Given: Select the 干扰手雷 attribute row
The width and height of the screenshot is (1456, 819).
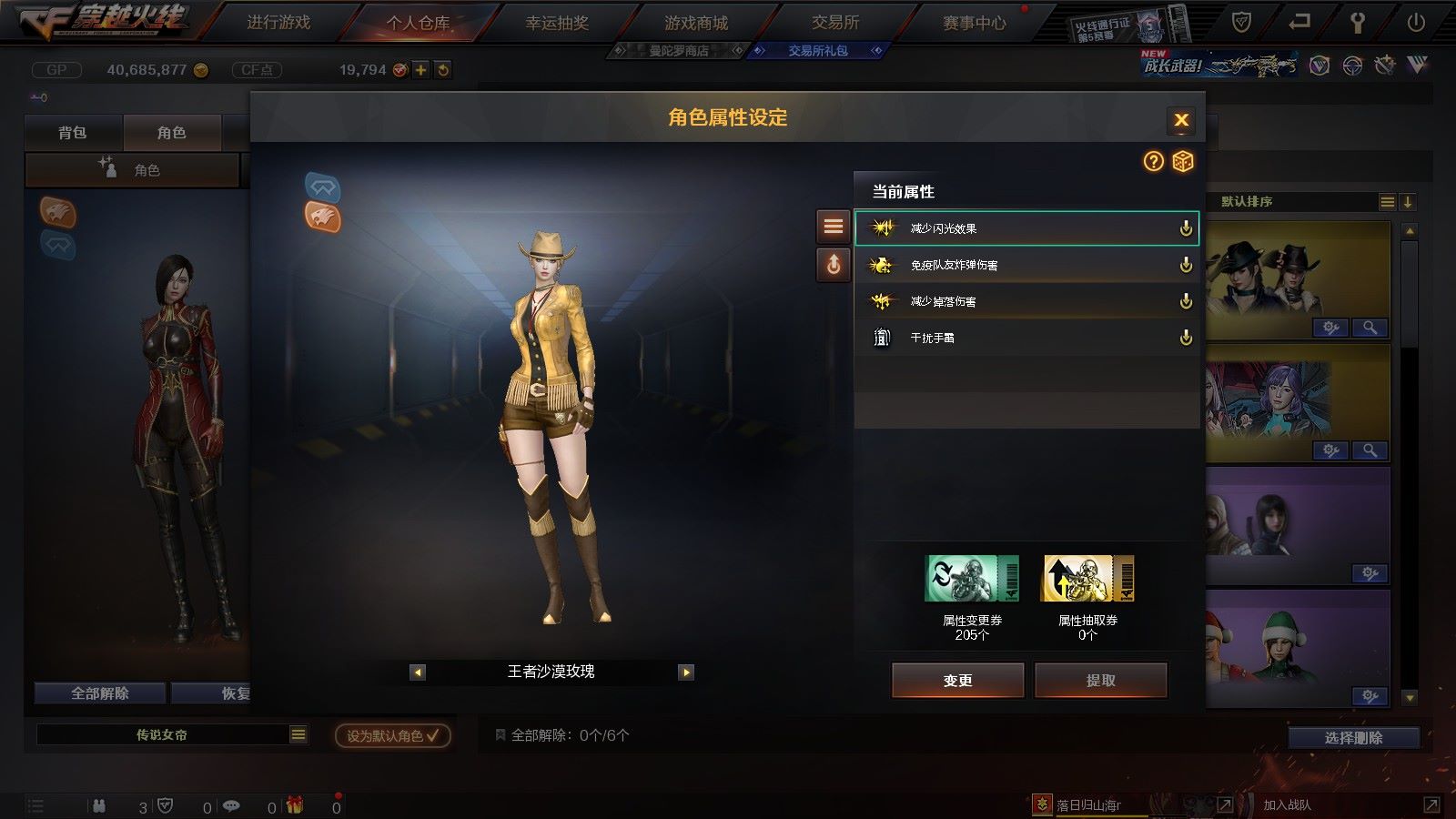Looking at the screenshot, I should (1026, 338).
